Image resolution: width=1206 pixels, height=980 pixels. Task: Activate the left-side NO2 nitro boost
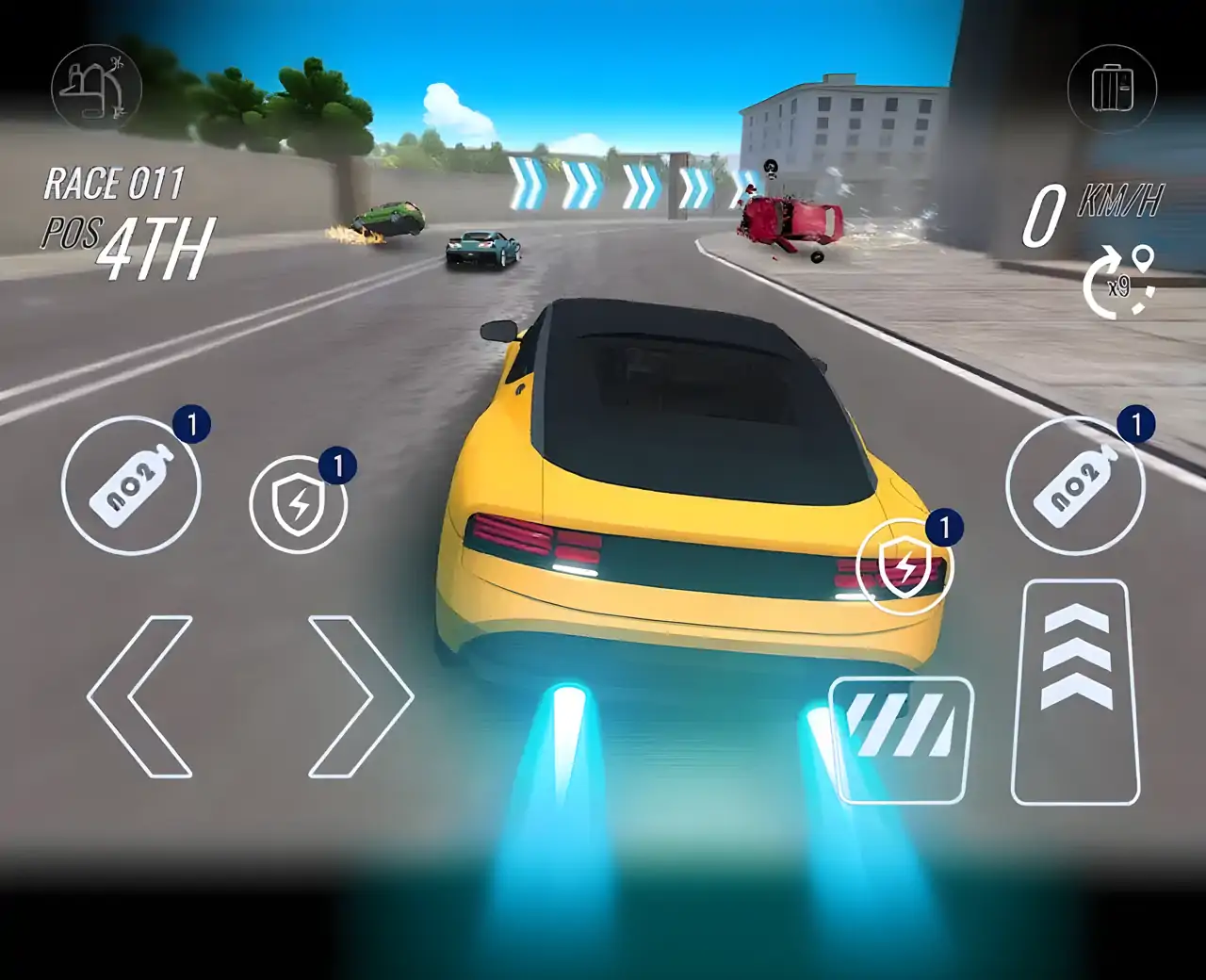[131, 486]
